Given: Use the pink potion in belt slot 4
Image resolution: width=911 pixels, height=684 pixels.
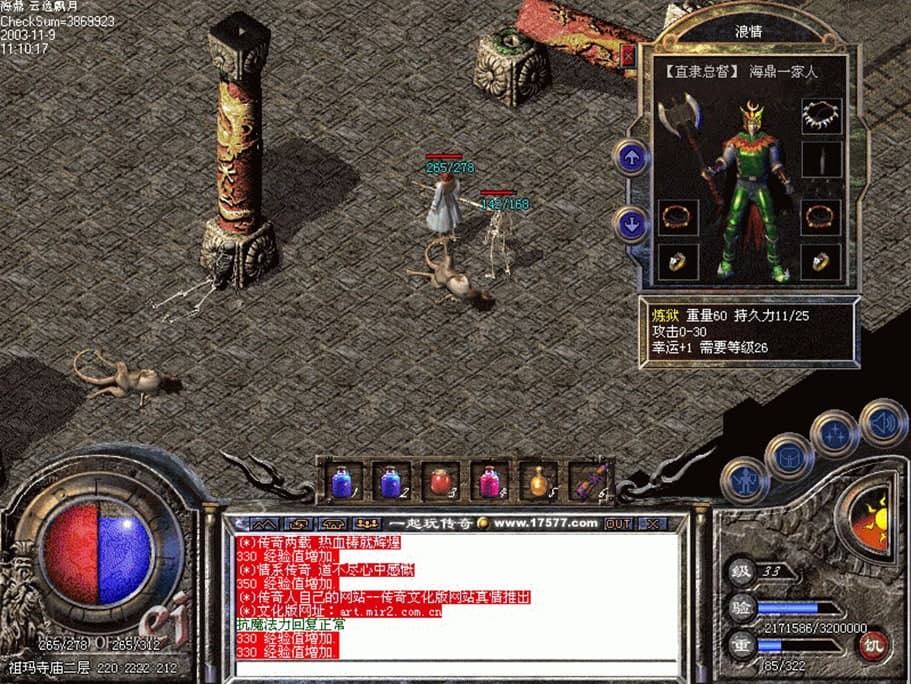Looking at the screenshot, I should [x=490, y=481].
